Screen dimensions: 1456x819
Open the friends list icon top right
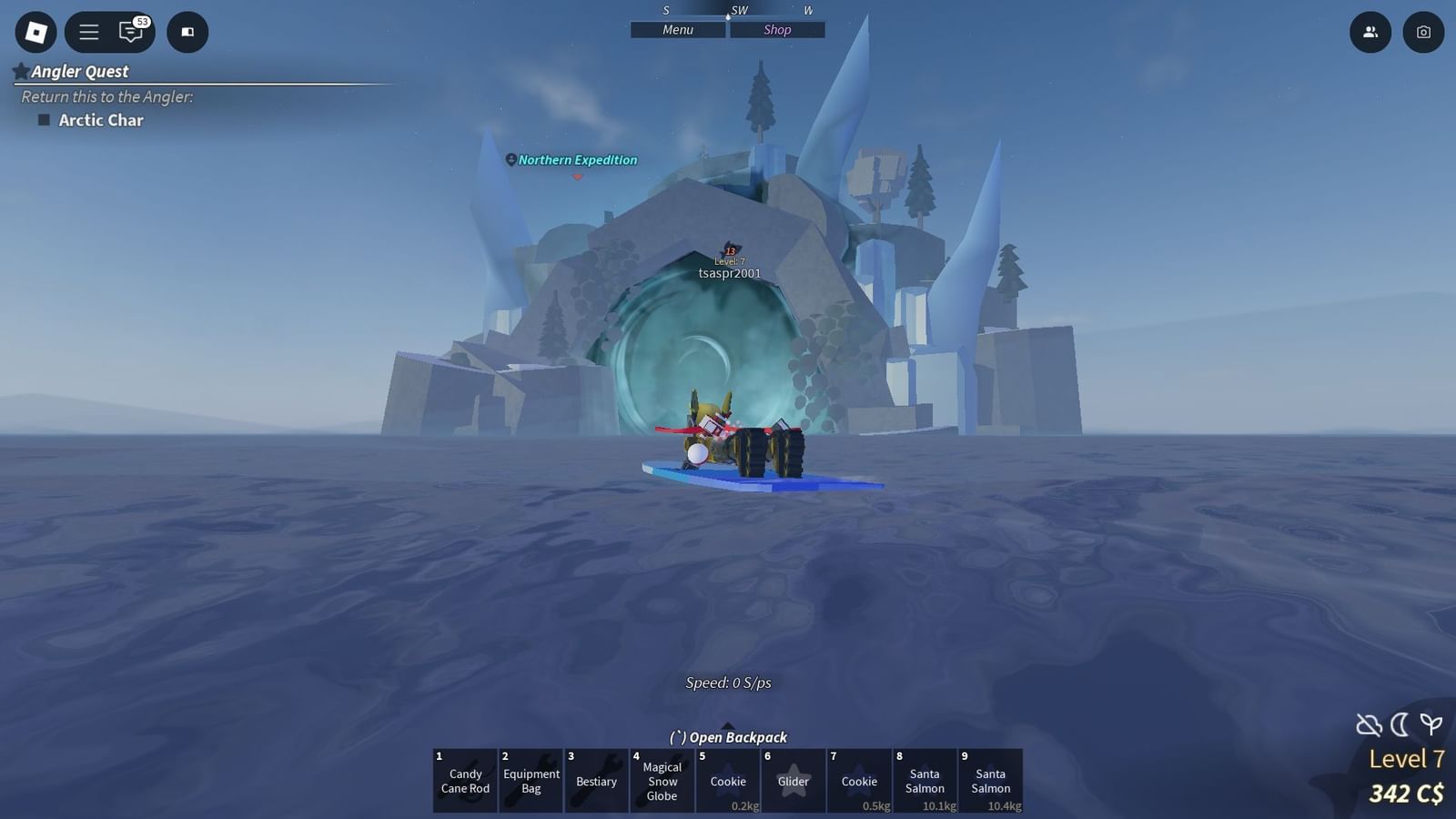click(x=1370, y=32)
